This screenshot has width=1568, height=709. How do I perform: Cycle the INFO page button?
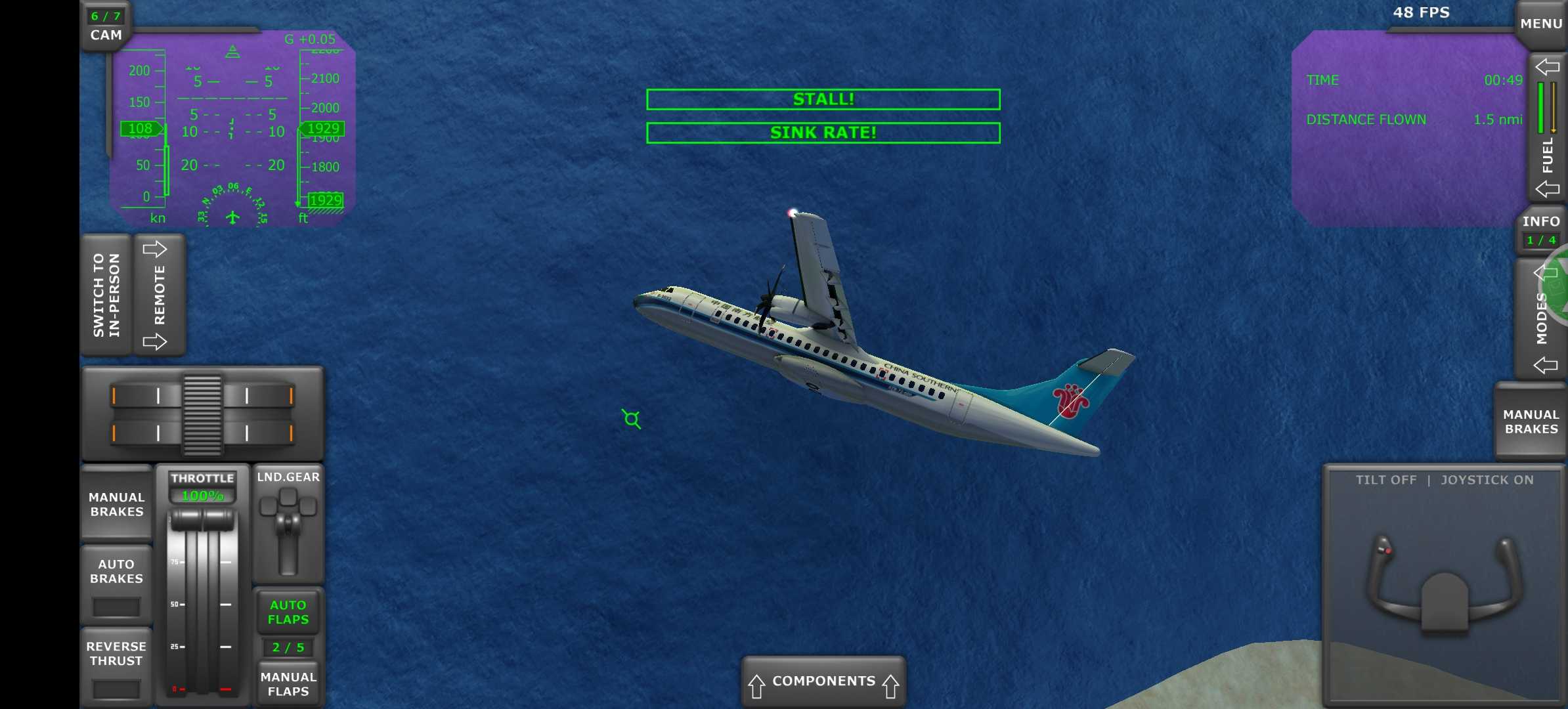click(x=1540, y=230)
